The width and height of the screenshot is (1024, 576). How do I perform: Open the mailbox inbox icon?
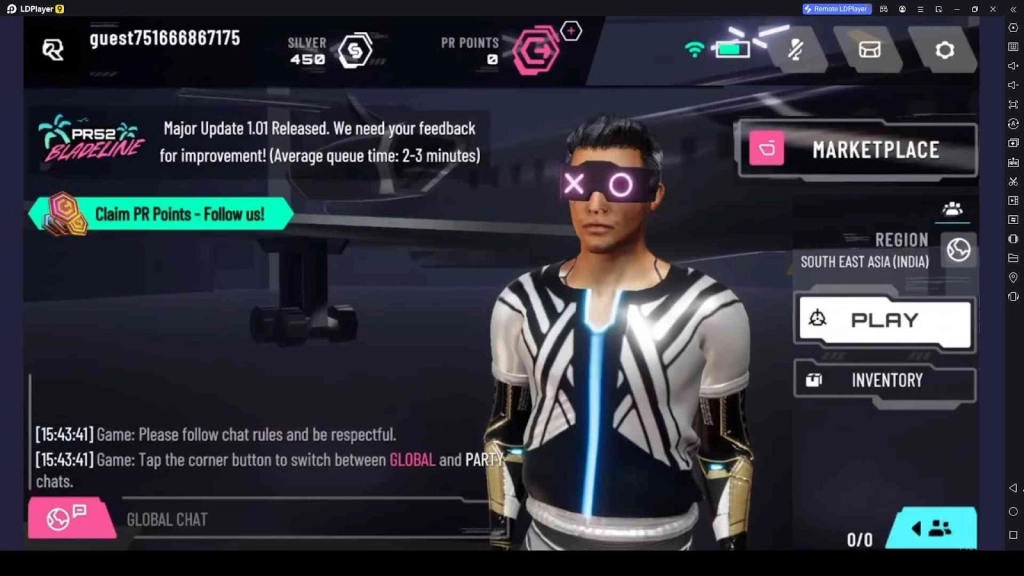(x=869, y=50)
